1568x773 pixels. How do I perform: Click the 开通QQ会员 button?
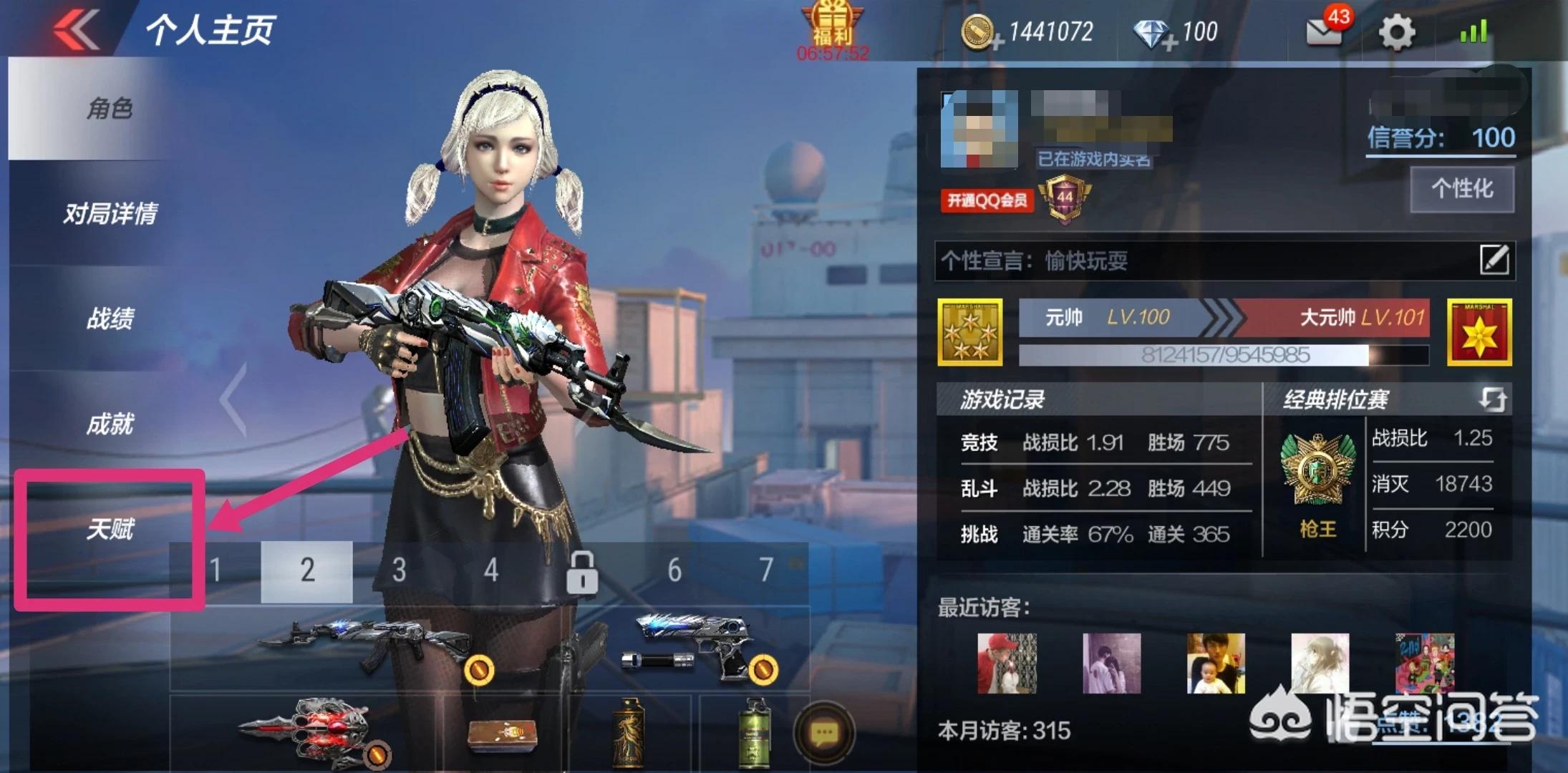pos(987,200)
